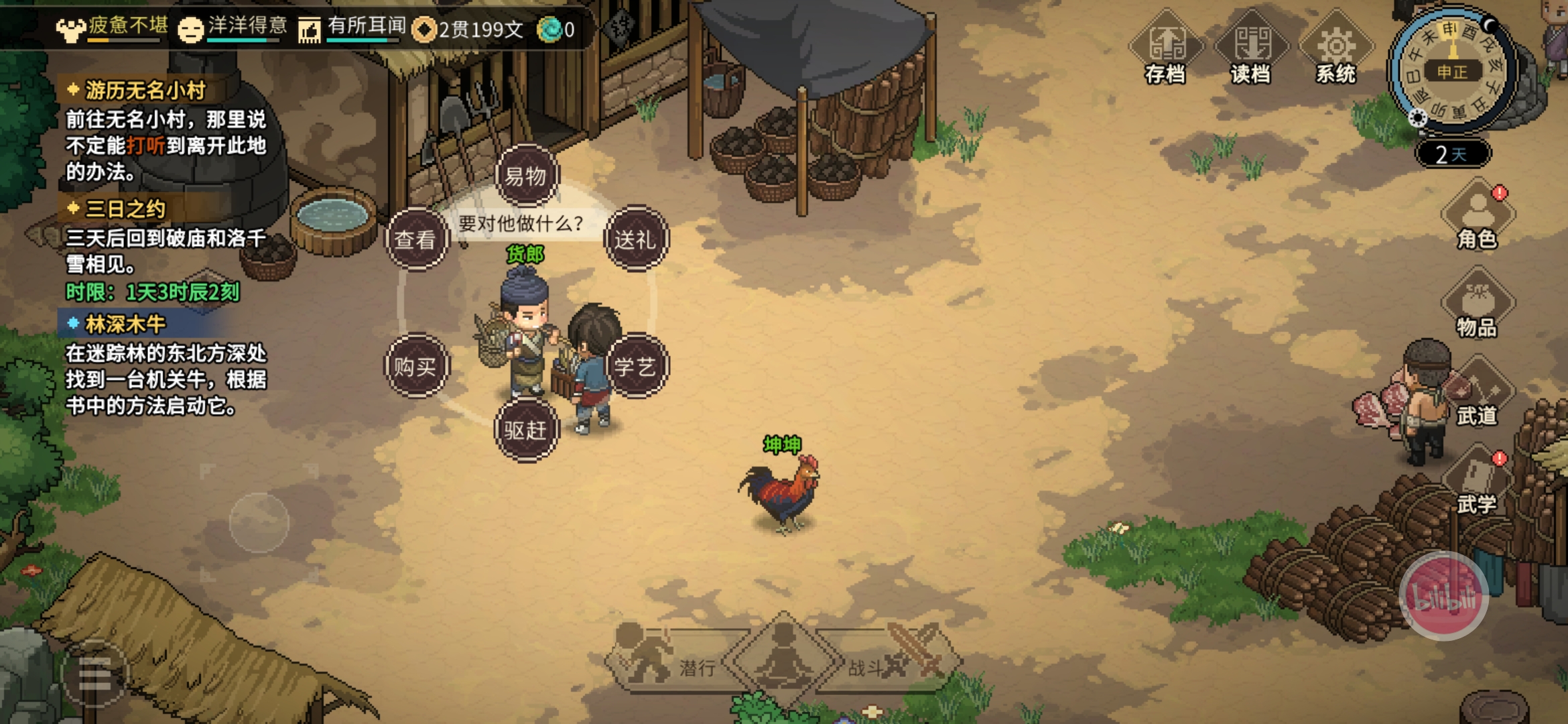
Task: Open the 存档 save menu
Action: 1166,48
